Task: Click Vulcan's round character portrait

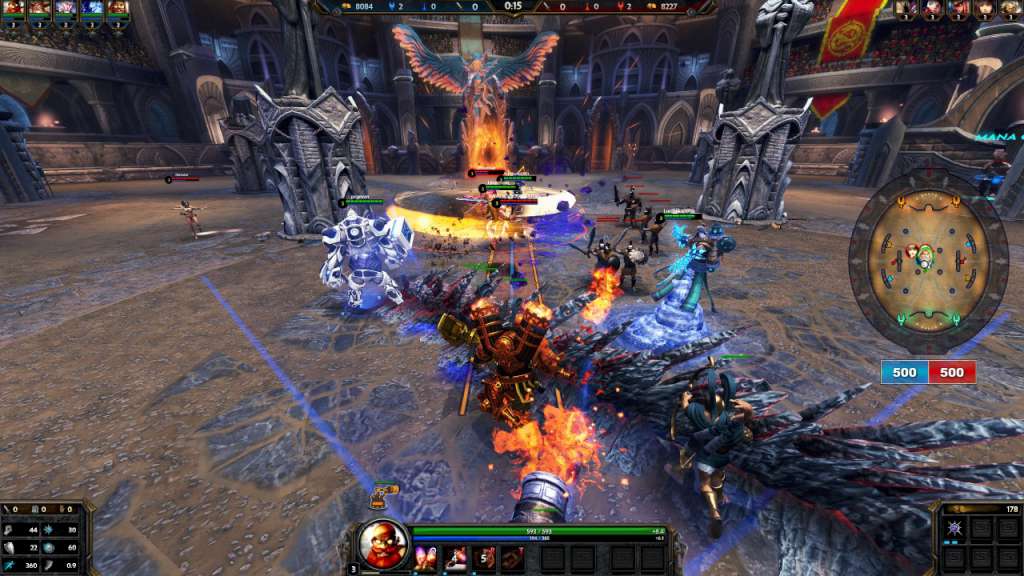Action: pos(384,544)
